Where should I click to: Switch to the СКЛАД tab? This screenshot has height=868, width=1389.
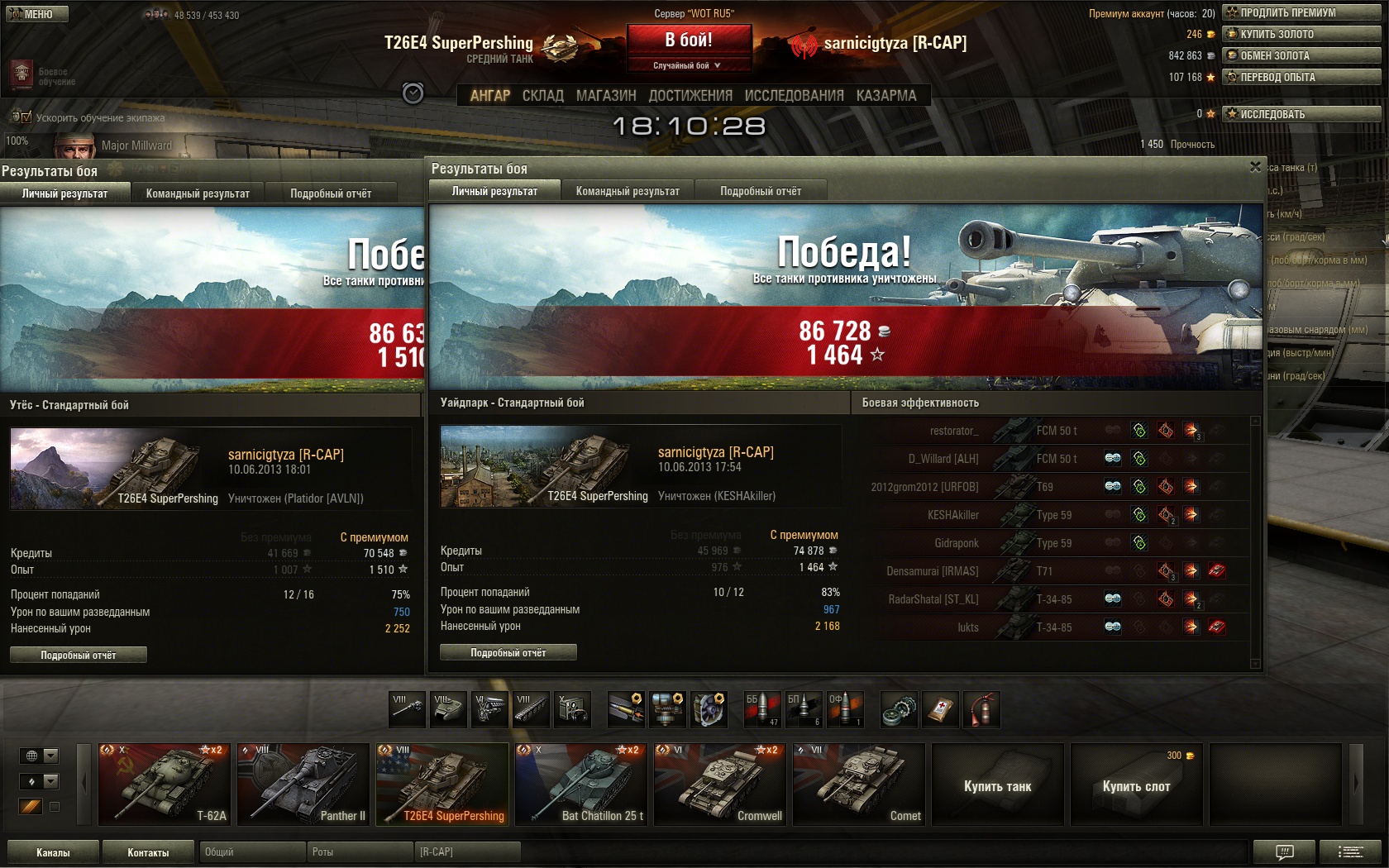pos(542,96)
